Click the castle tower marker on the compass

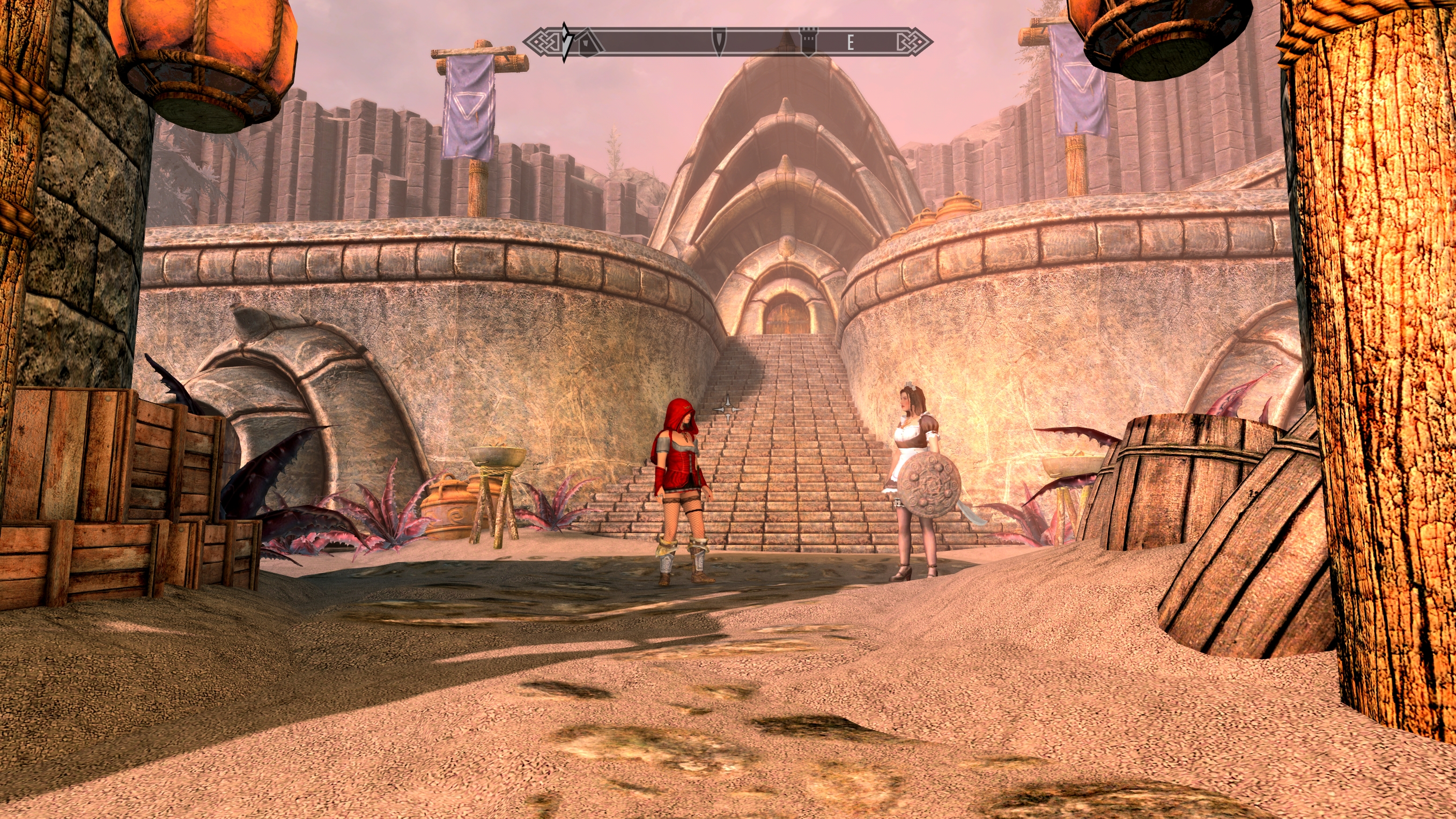(x=809, y=42)
